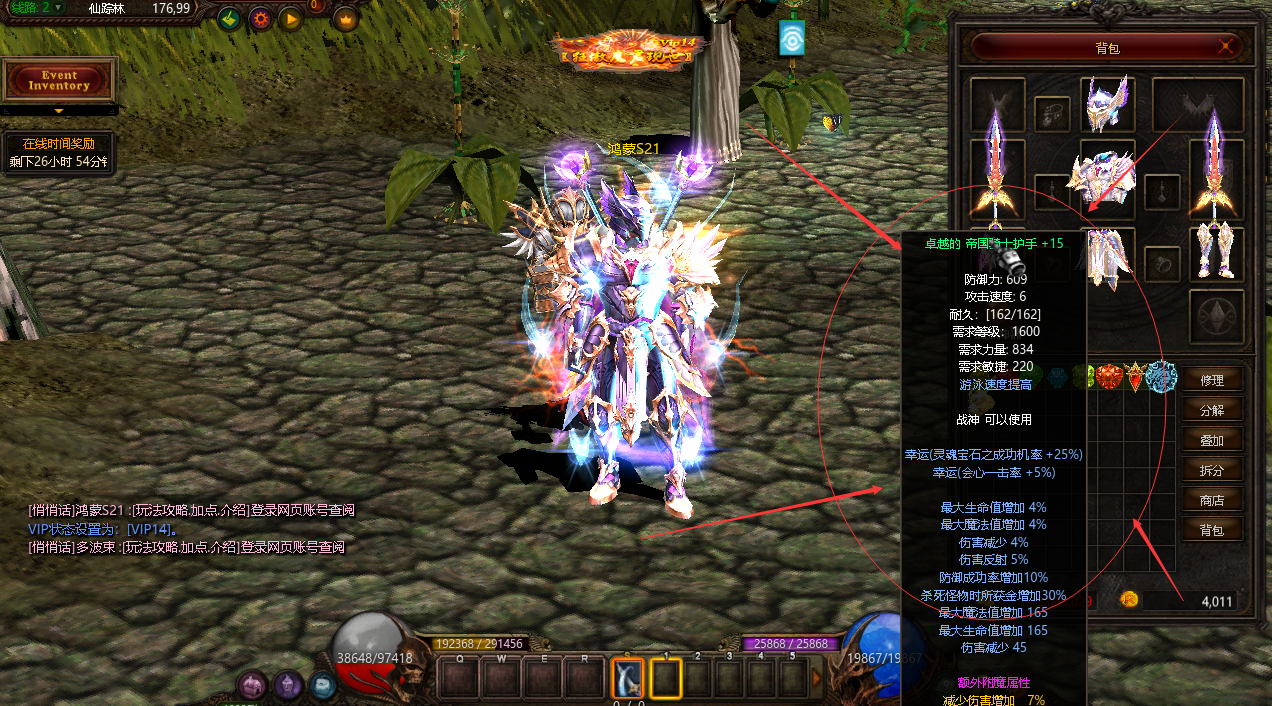
Task: Open the 线路 channel dropdown
Action: 58,8
